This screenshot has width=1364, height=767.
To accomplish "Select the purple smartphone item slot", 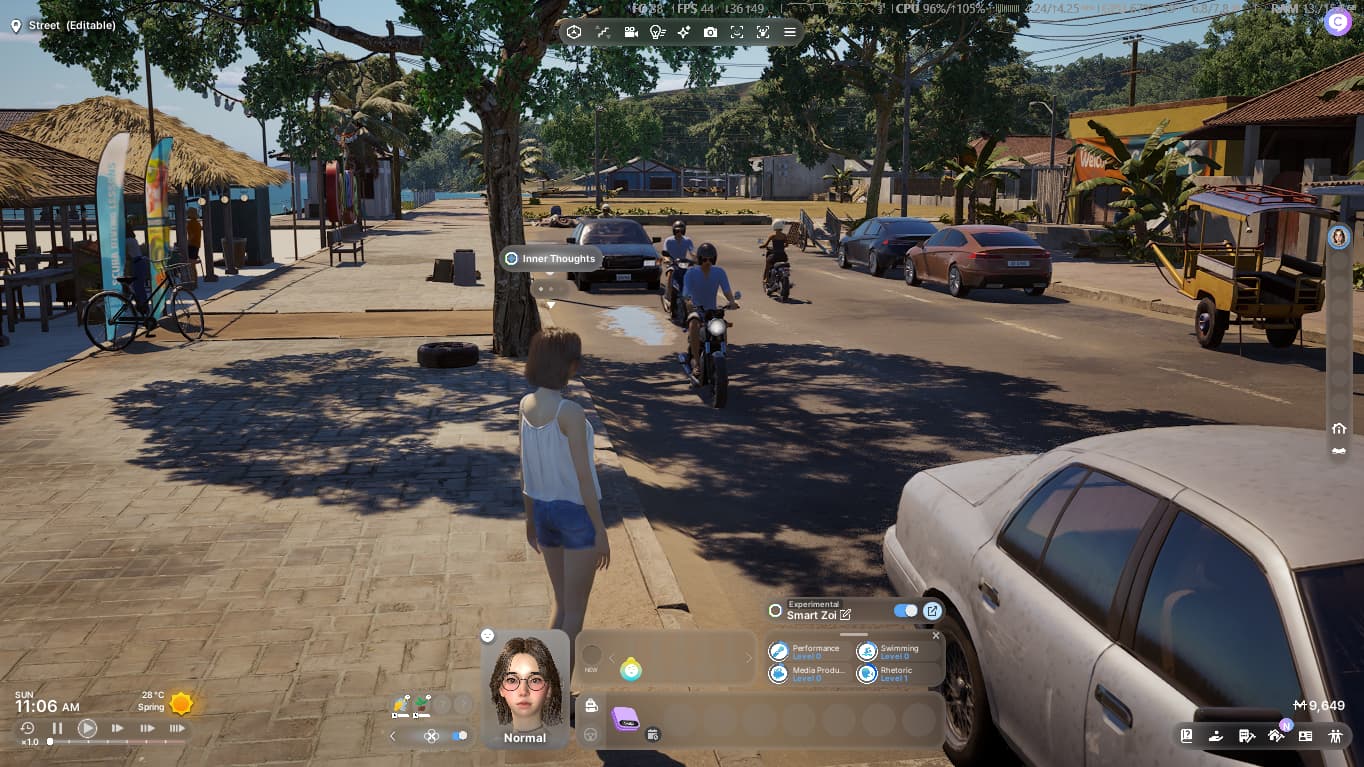I will coord(626,718).
